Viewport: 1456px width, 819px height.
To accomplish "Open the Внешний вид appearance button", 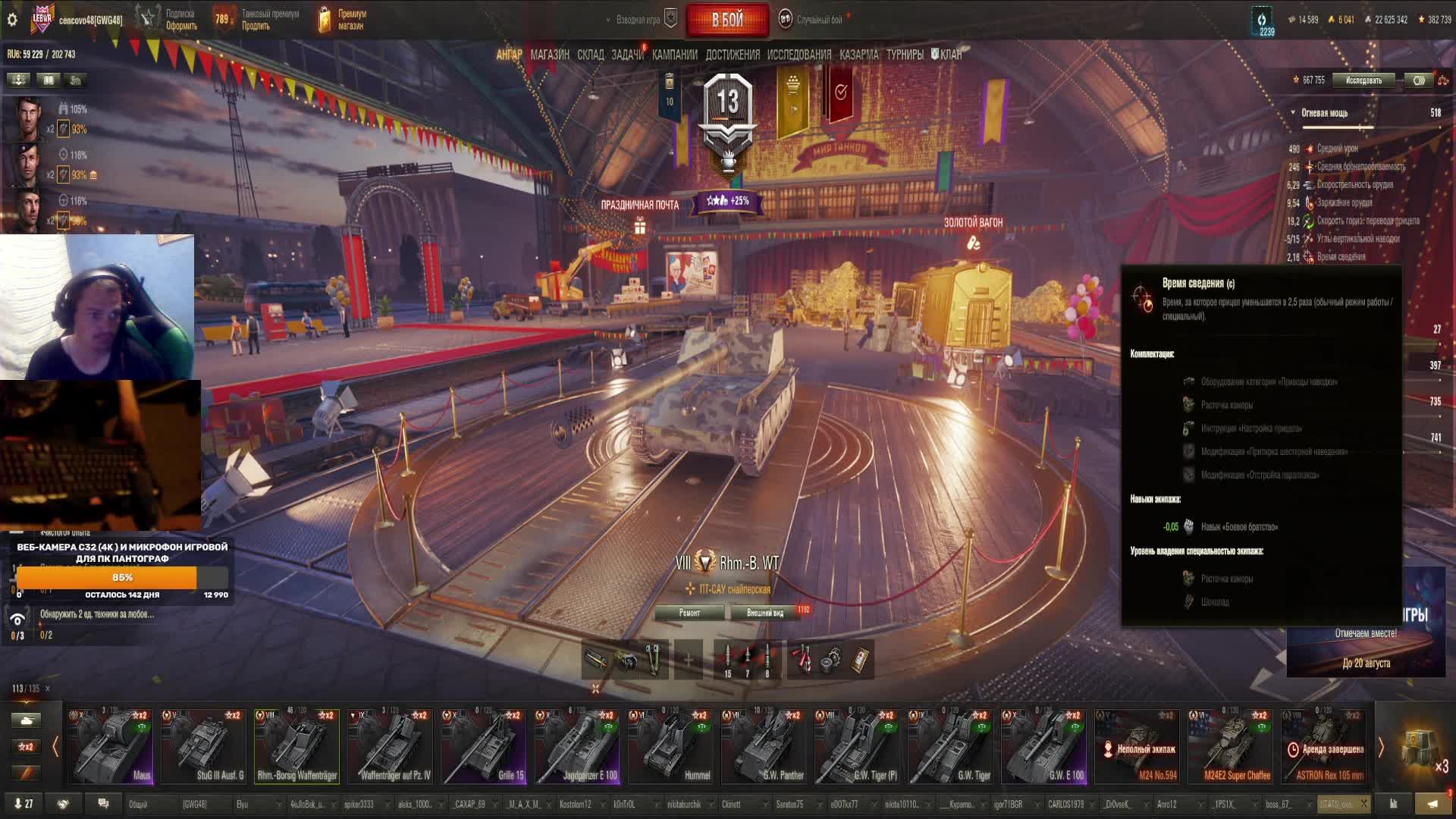I will click(765, 613).
